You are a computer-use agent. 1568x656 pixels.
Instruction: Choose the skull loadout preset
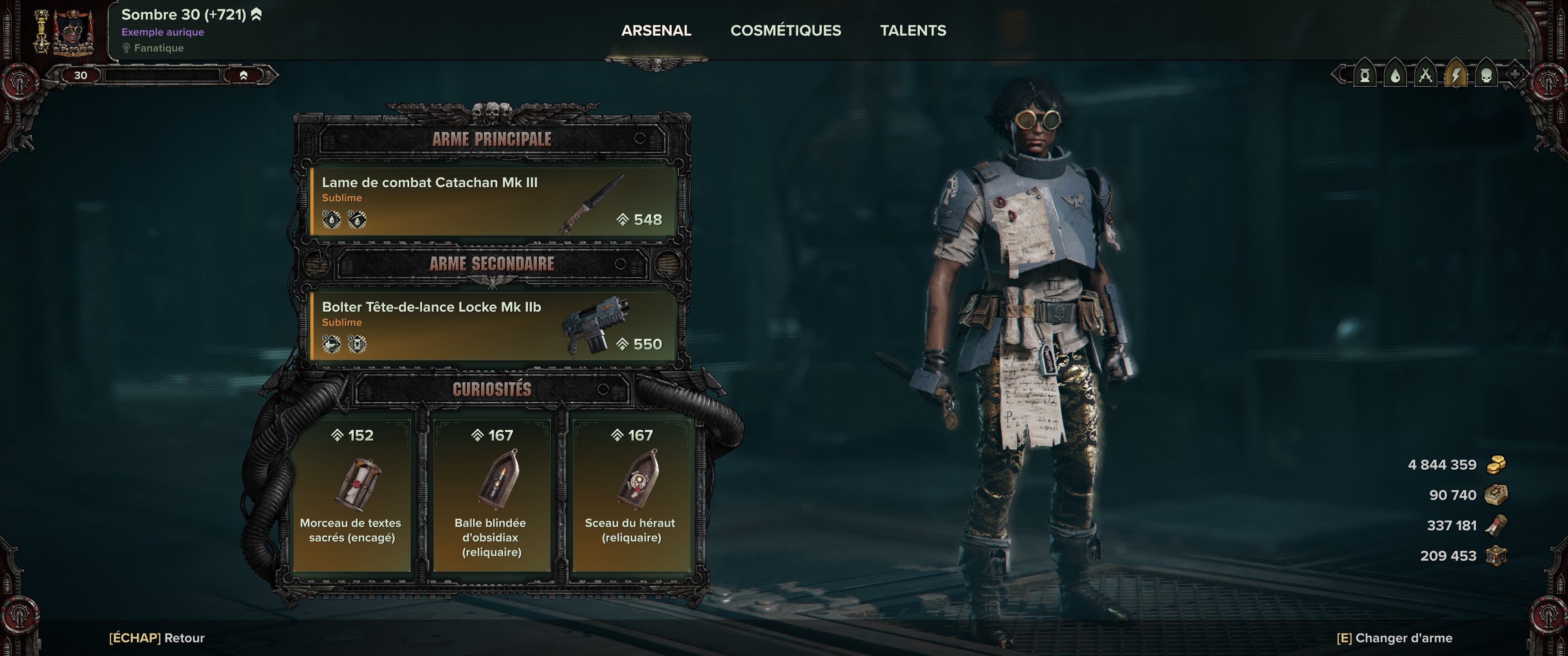click(1486, 76)
